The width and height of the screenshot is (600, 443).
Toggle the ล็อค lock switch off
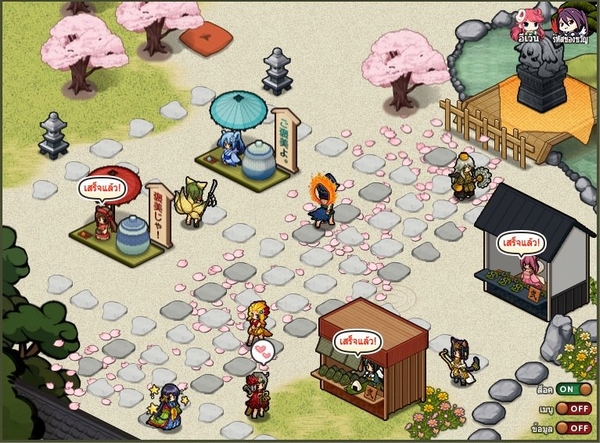click(x=574, y=388)
